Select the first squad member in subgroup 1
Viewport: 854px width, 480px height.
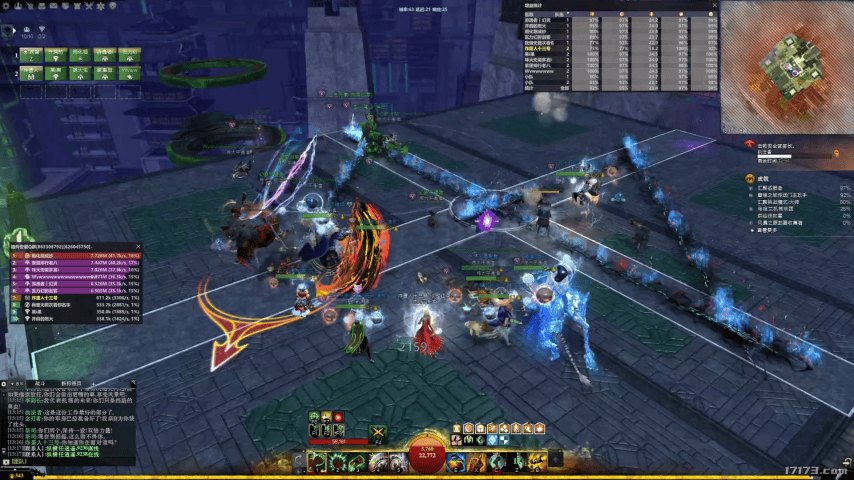(30, 52)
